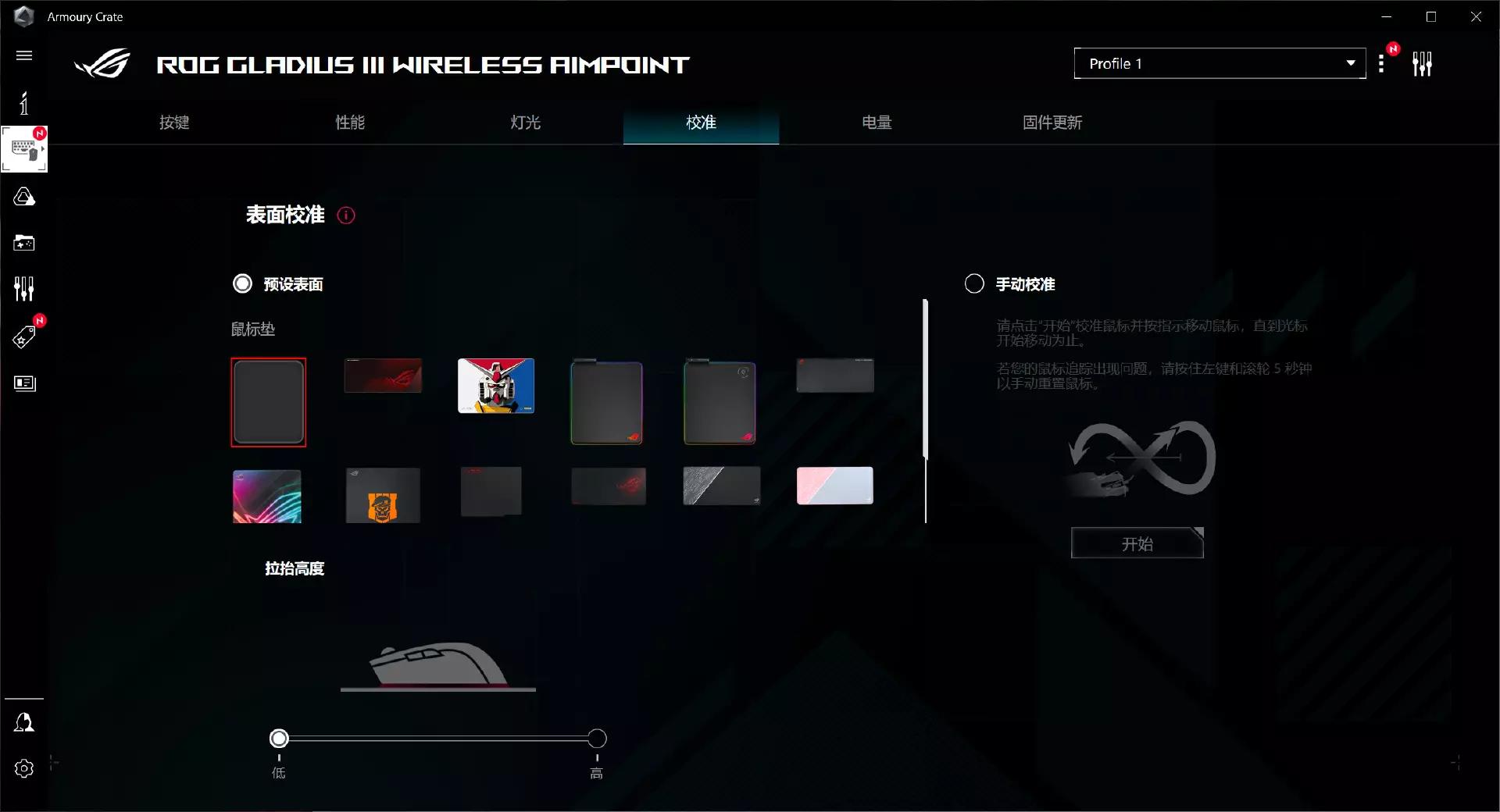The image size is (1500, 812).
Task: Switch to the 固件更新 tab
Action: pos(1052,123)
